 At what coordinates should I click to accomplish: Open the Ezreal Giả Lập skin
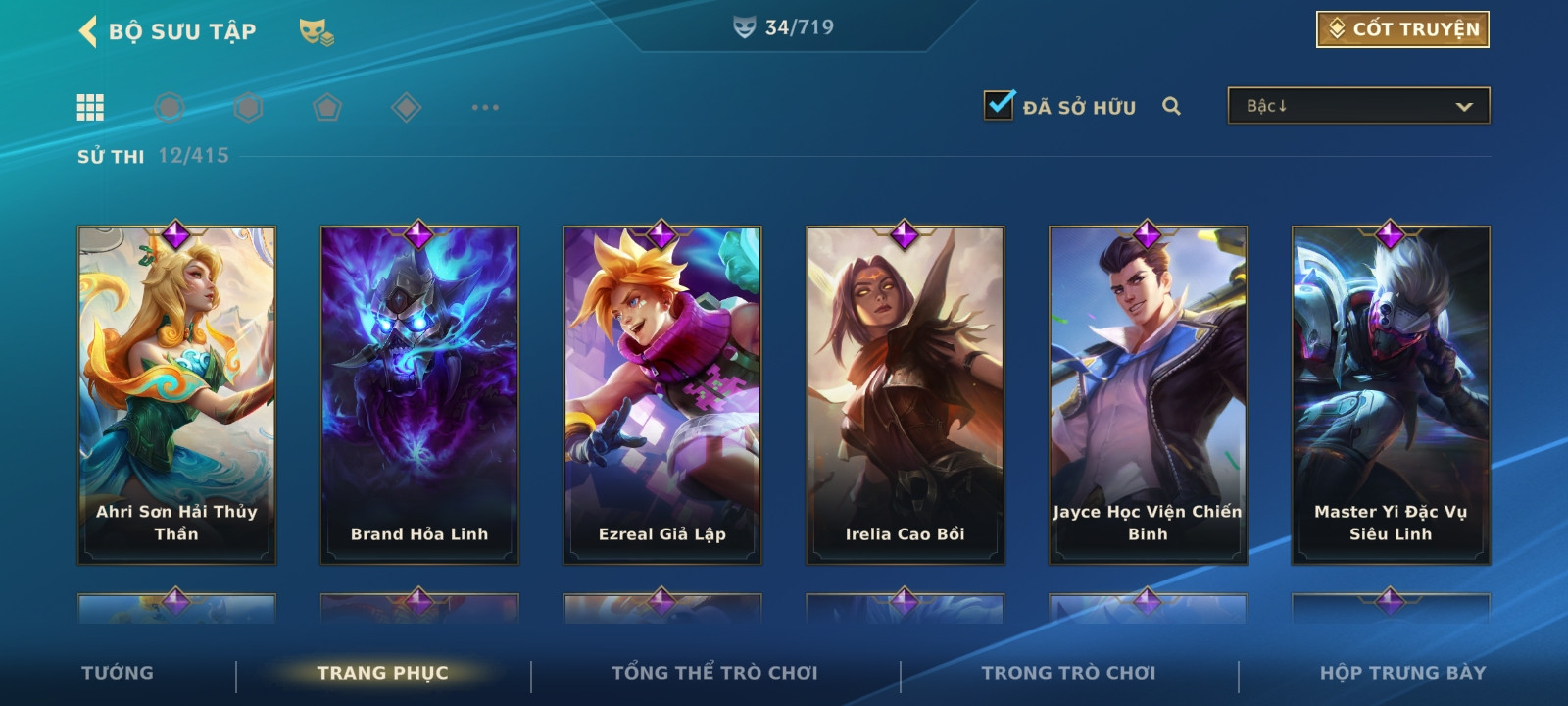[x=662, y=395]
